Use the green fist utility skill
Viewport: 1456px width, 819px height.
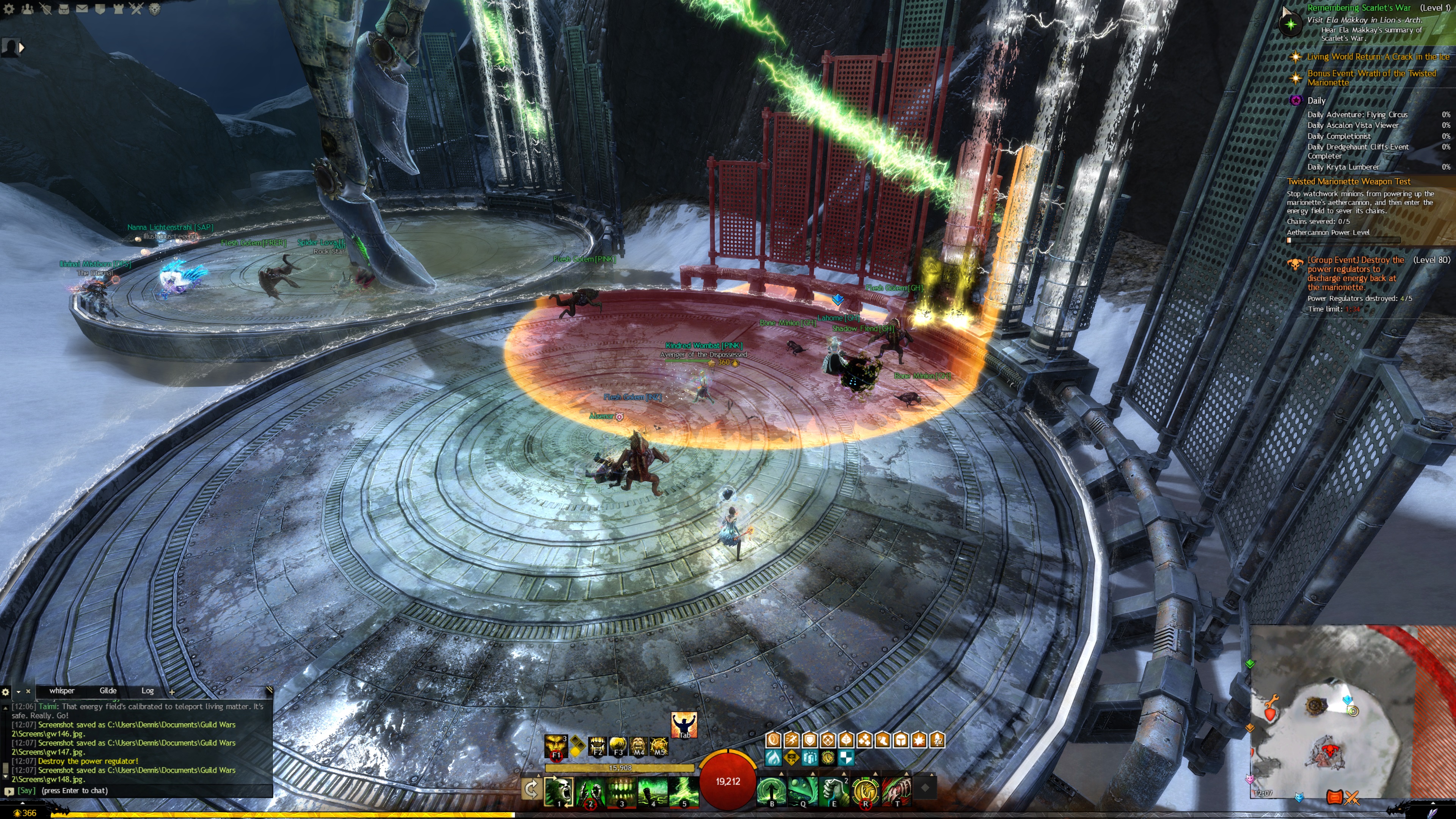(x=834, y=791)
